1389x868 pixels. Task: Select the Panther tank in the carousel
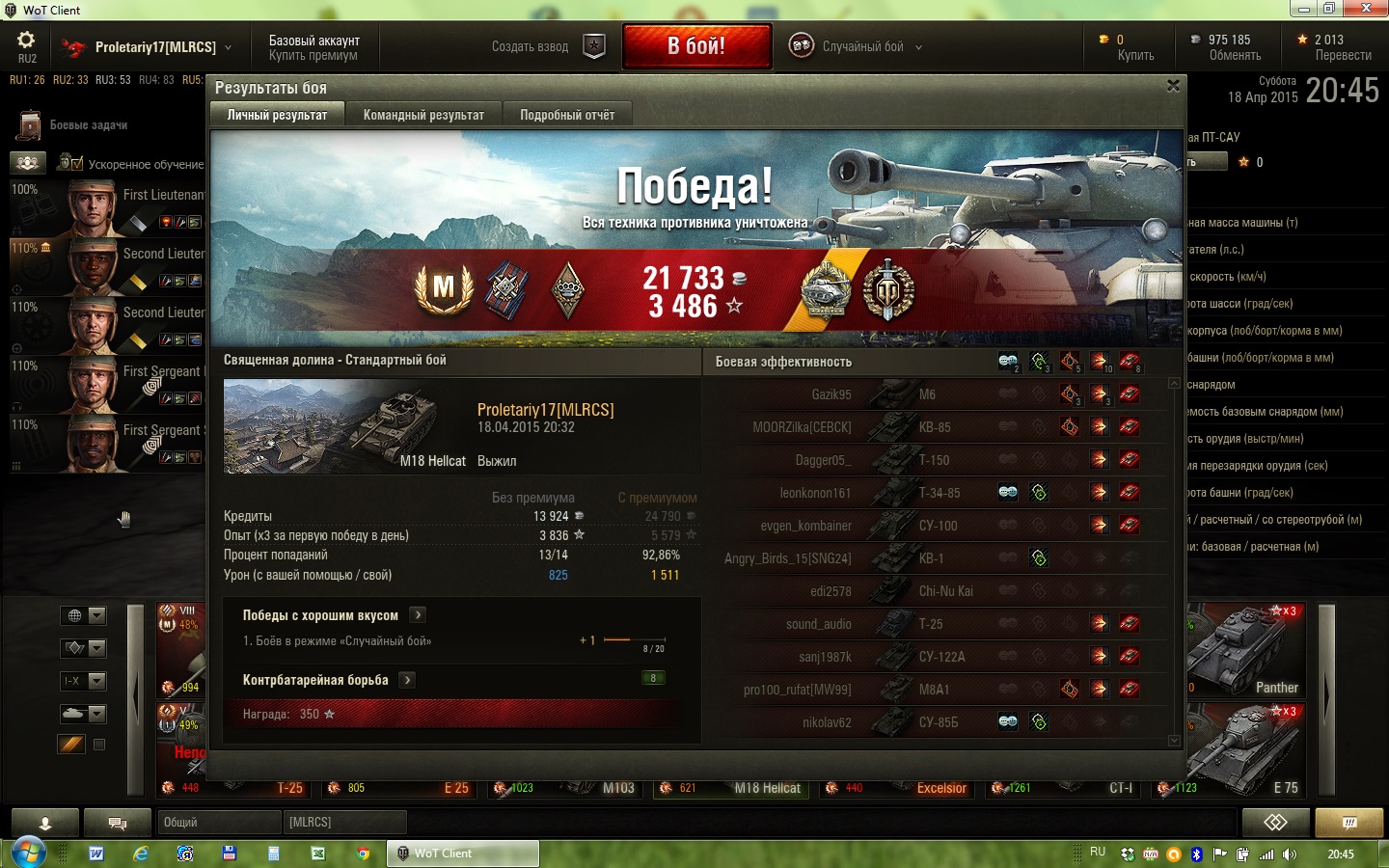point(1247,650)
